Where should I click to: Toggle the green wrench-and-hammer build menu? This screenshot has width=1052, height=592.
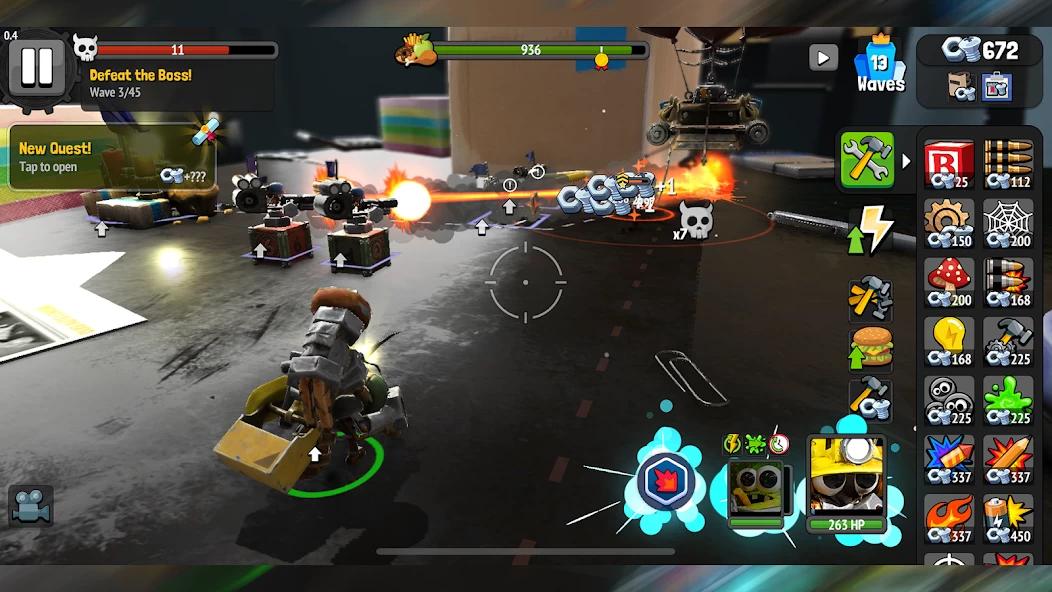coord(866,160)
